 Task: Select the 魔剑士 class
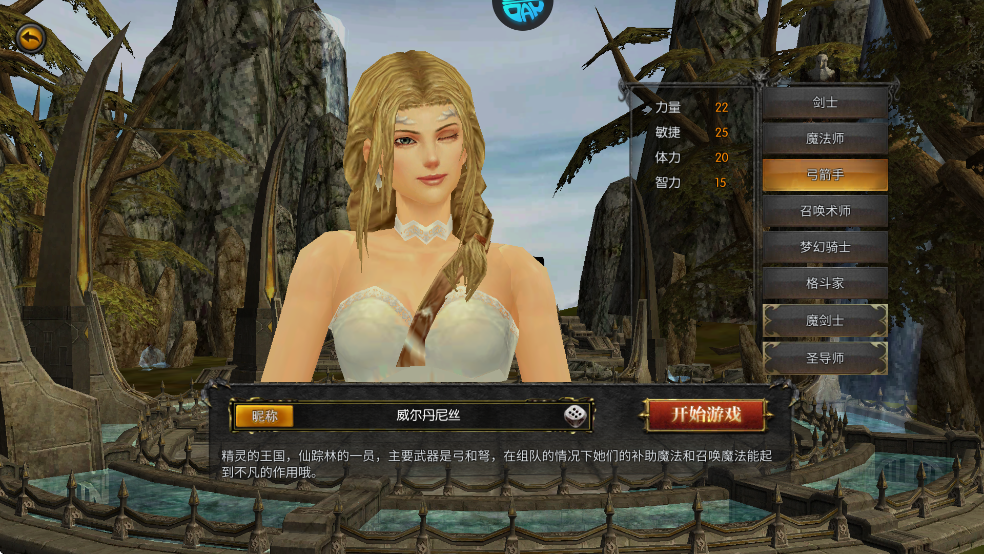pyautogui.click(x=825, y=320)
